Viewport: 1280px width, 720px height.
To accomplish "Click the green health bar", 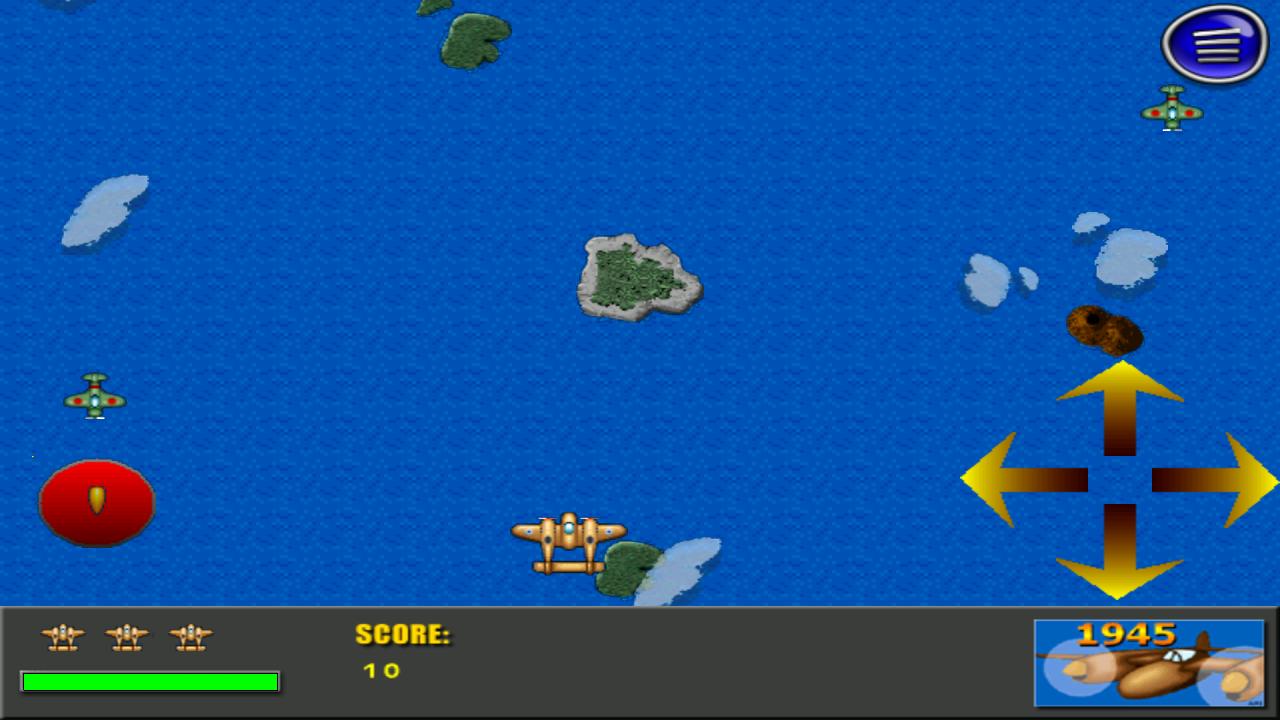I will [150, 681].
